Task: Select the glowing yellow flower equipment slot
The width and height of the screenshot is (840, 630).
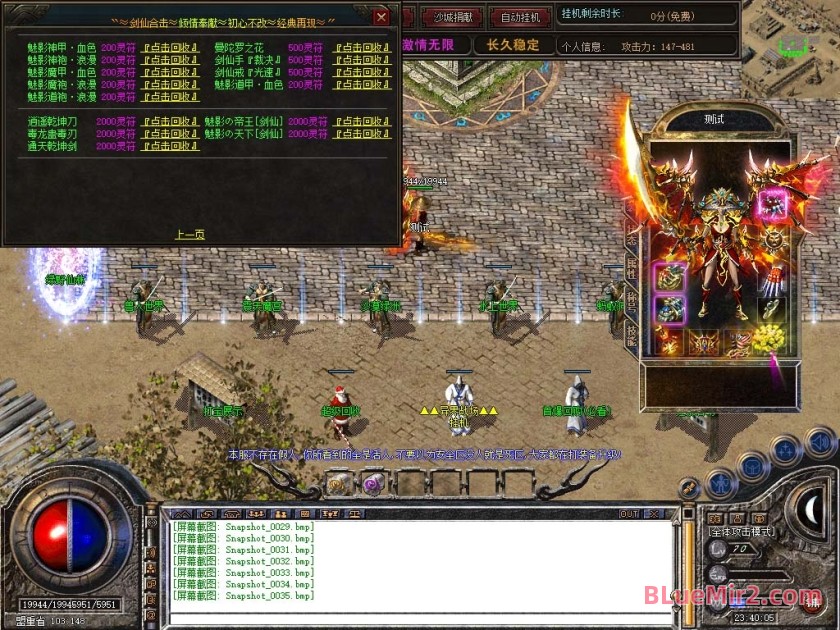Action: pos(769,340)
